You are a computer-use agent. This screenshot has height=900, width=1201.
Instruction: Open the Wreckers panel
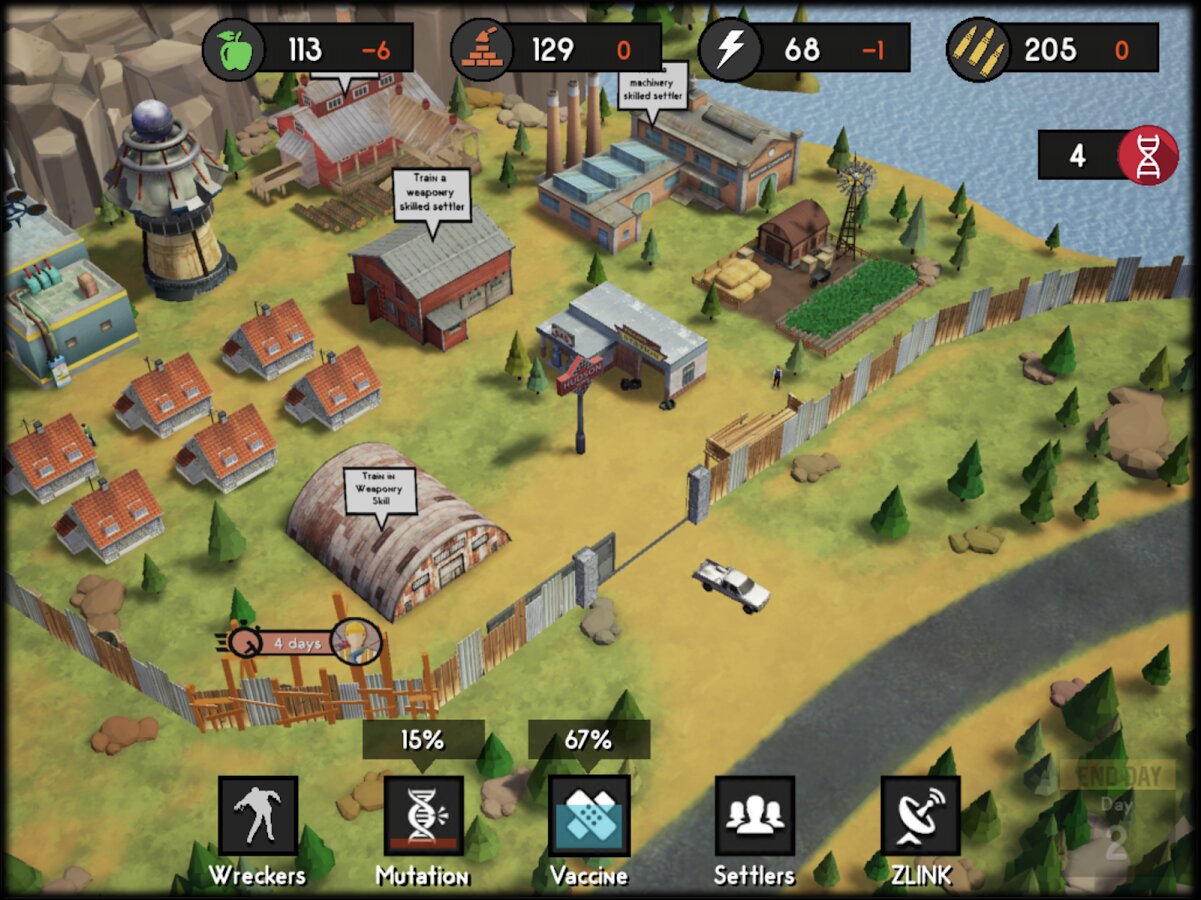click(258, 816)
